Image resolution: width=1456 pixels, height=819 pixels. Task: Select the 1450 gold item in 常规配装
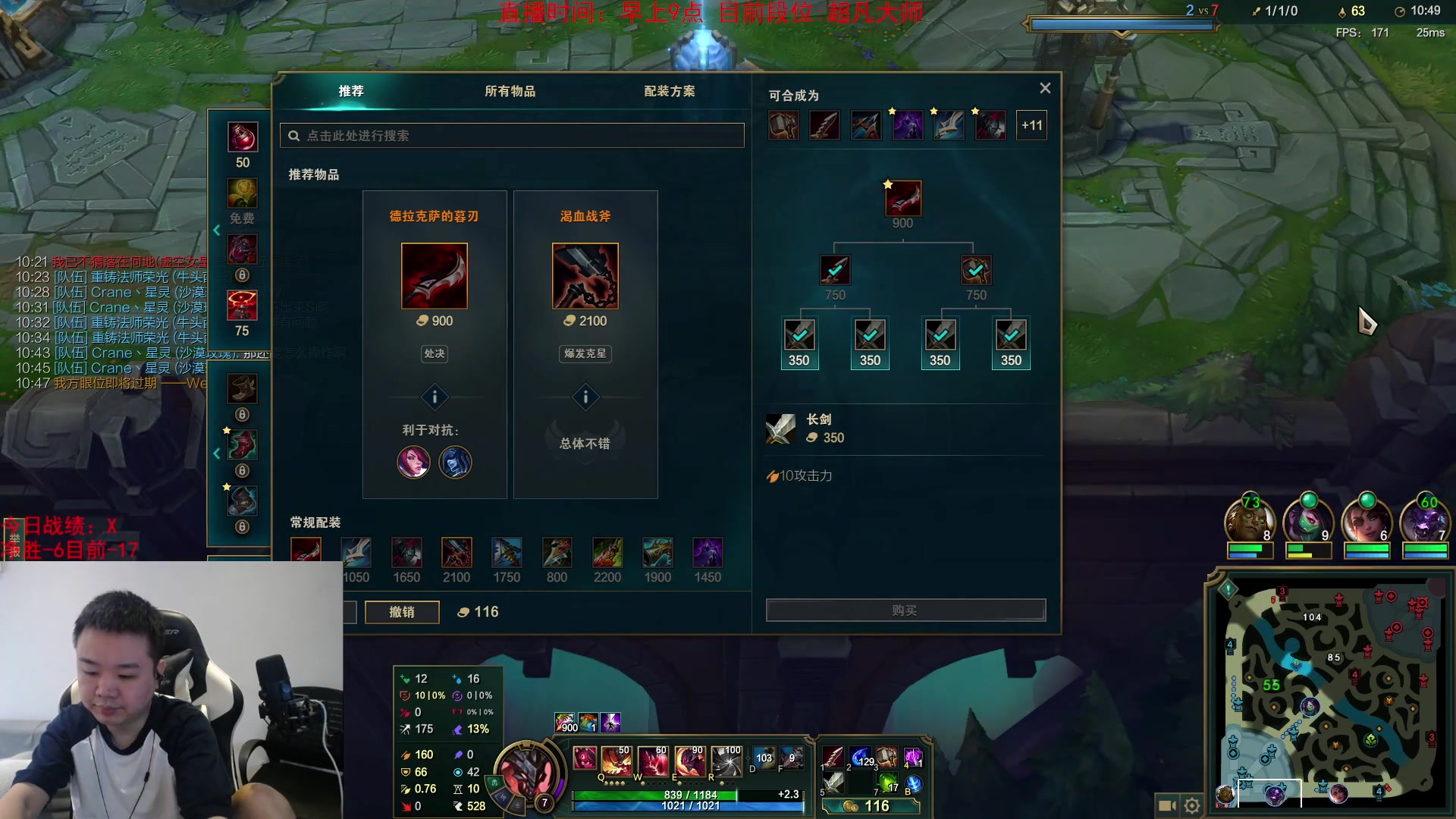(x=708, y=554)
